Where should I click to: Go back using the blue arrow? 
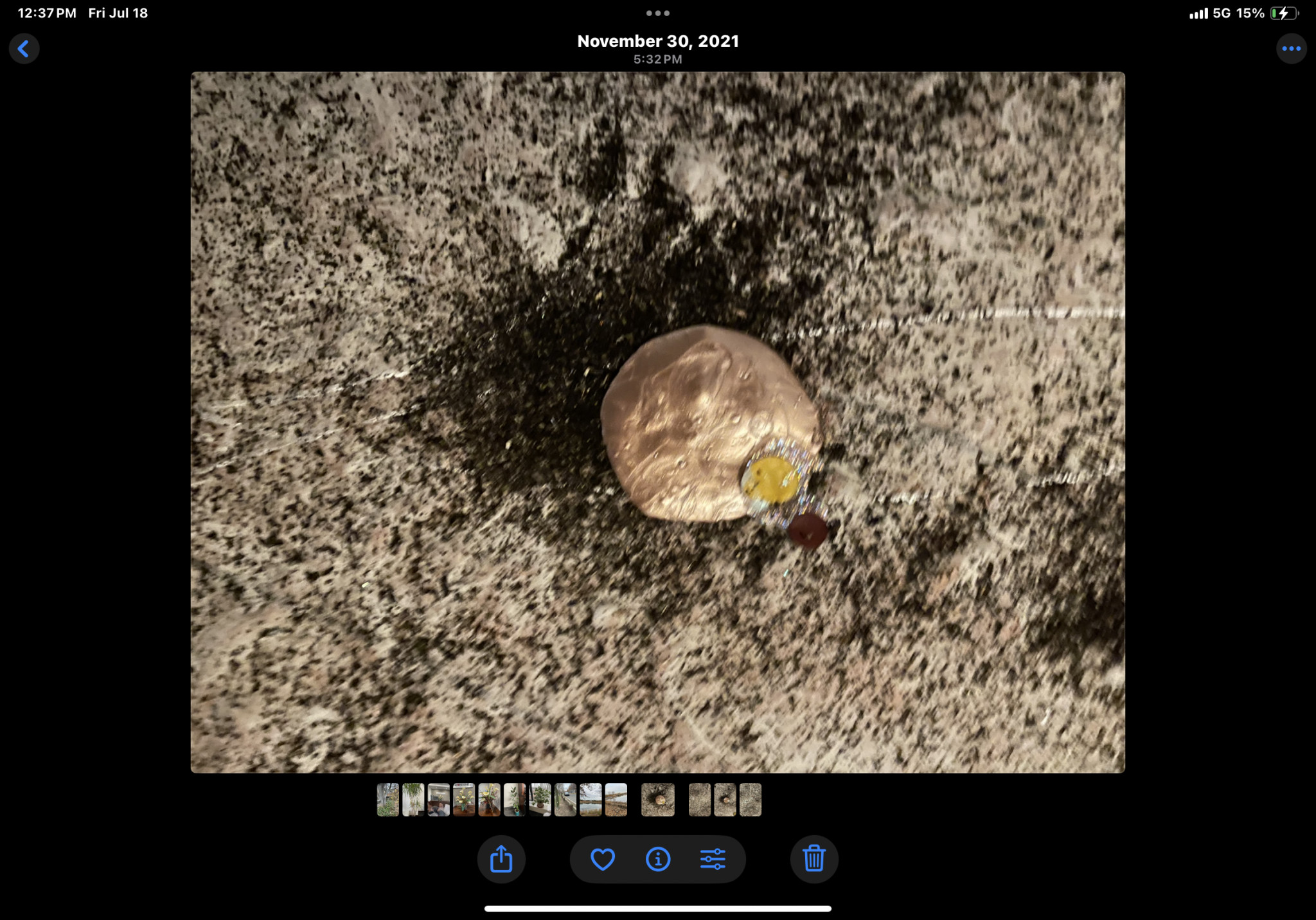pyautogui.click(x=24, y=49)
